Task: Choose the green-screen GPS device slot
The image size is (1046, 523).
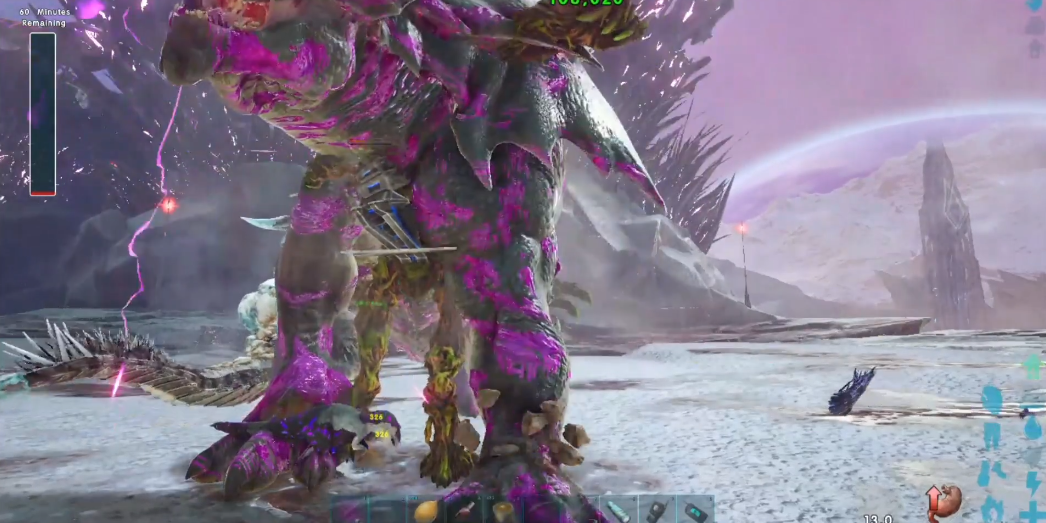Action: [x=694, y=511]
